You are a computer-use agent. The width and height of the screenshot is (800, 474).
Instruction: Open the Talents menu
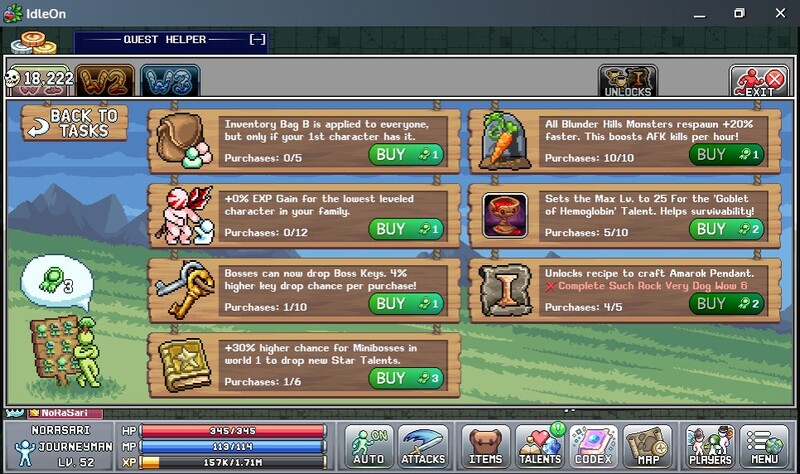pos(541,446)
